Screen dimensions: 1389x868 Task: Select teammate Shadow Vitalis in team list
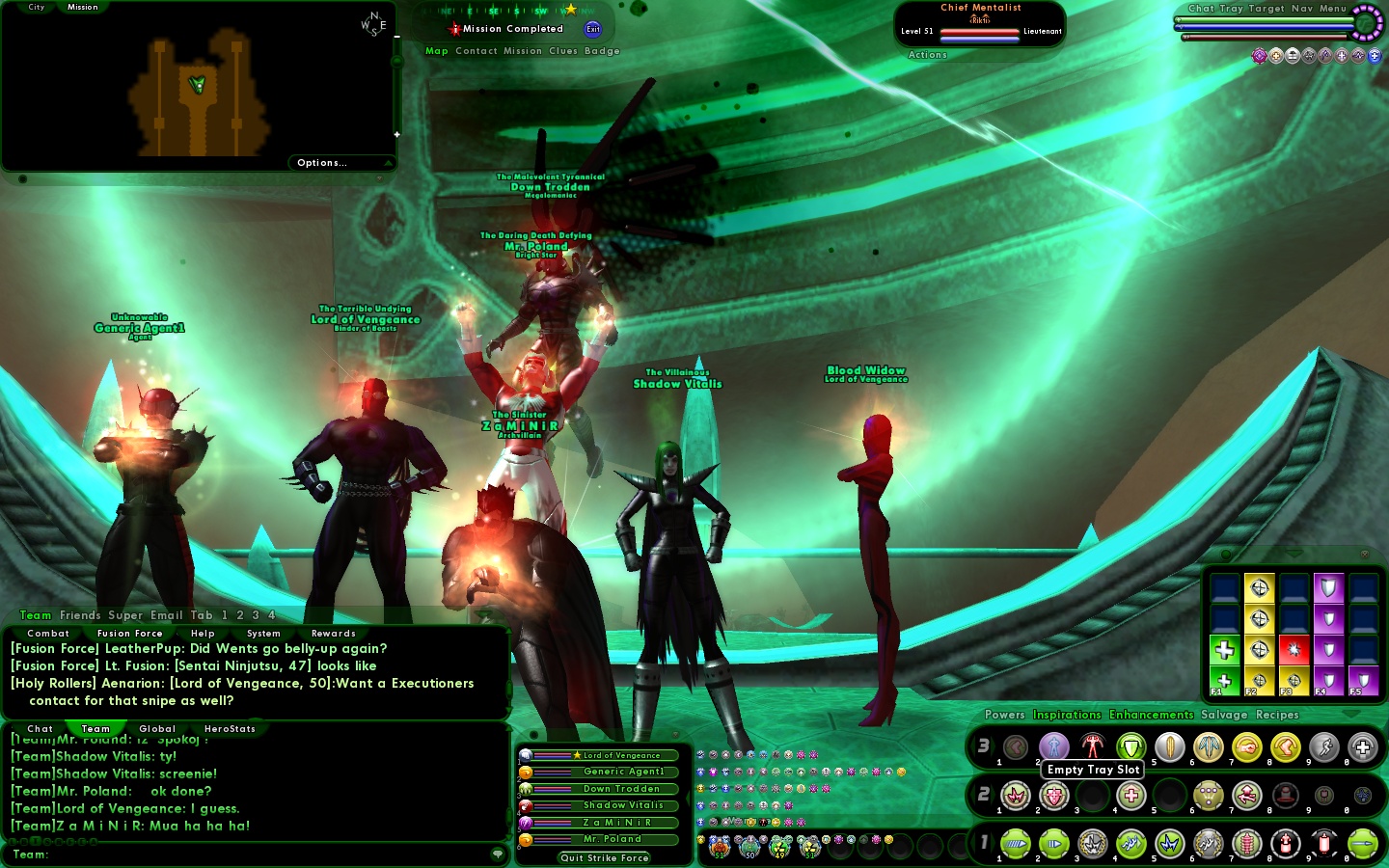tap(623, 805)
